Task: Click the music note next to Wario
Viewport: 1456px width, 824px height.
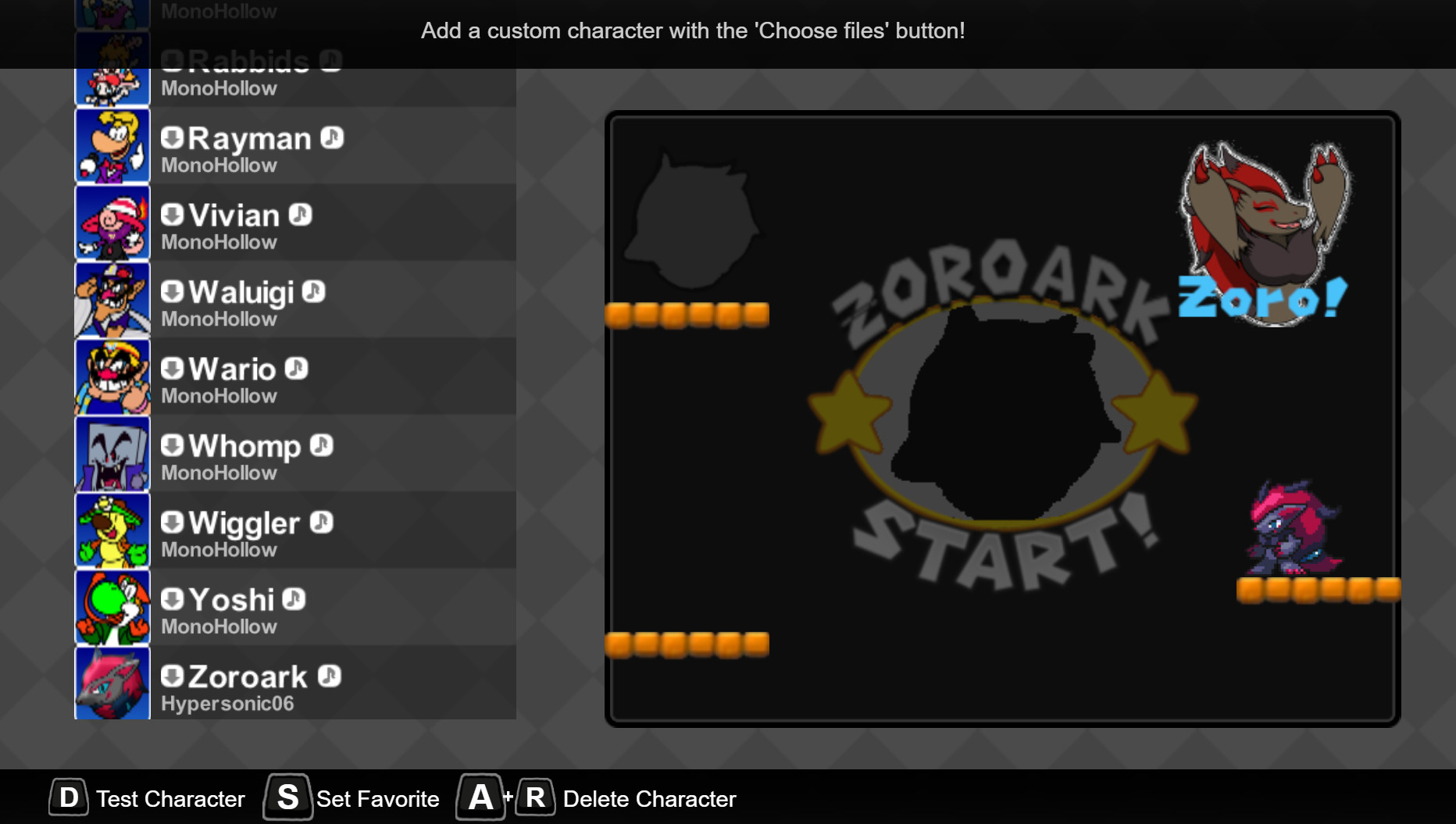Action: (297, 368)
